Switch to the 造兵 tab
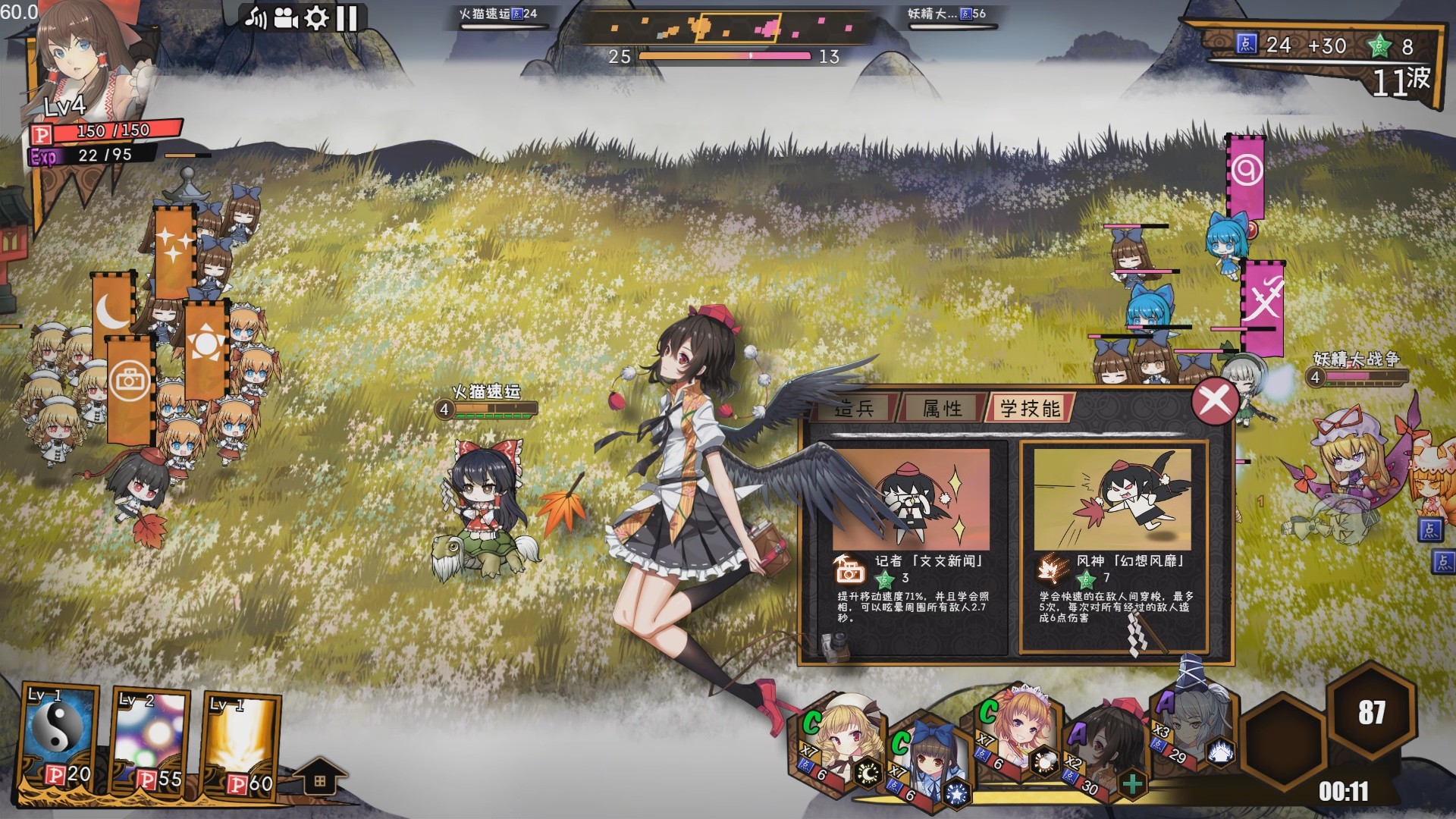This screenshot has height=819, width=1456. point(856,409)
